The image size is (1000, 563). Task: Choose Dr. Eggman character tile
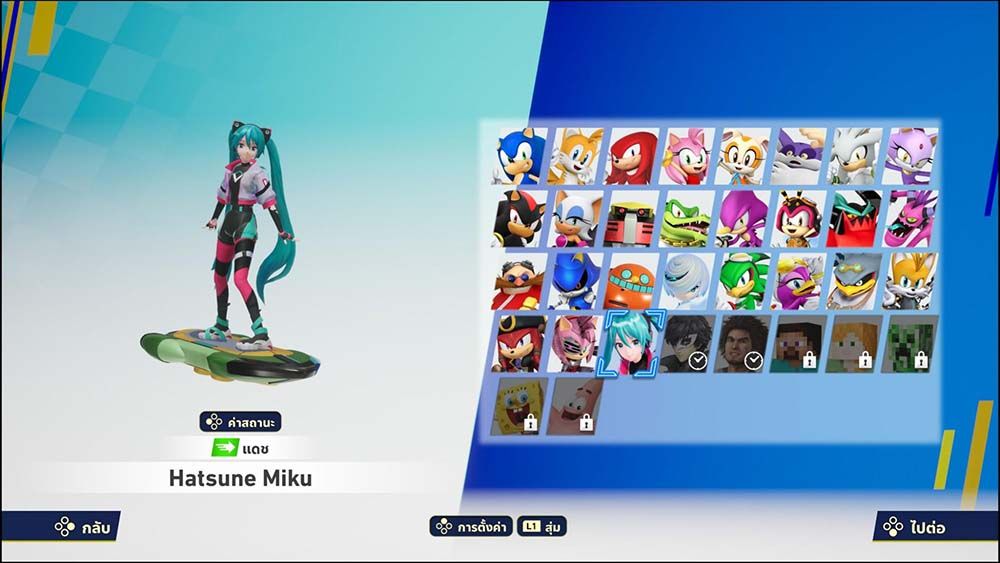click(x=519, y=281)
